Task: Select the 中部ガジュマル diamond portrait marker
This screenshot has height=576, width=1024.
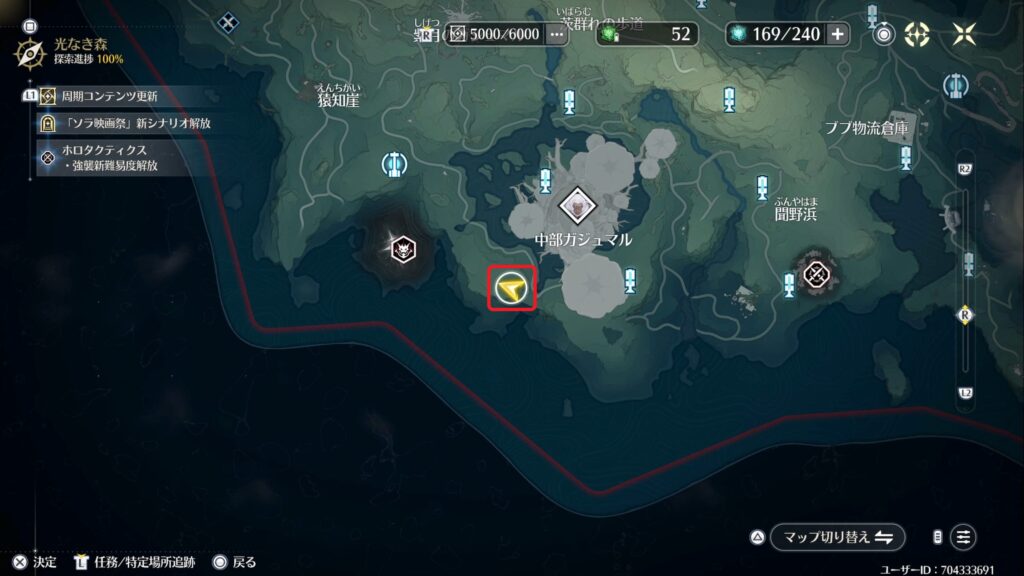Action: click(x=577, y=205)
